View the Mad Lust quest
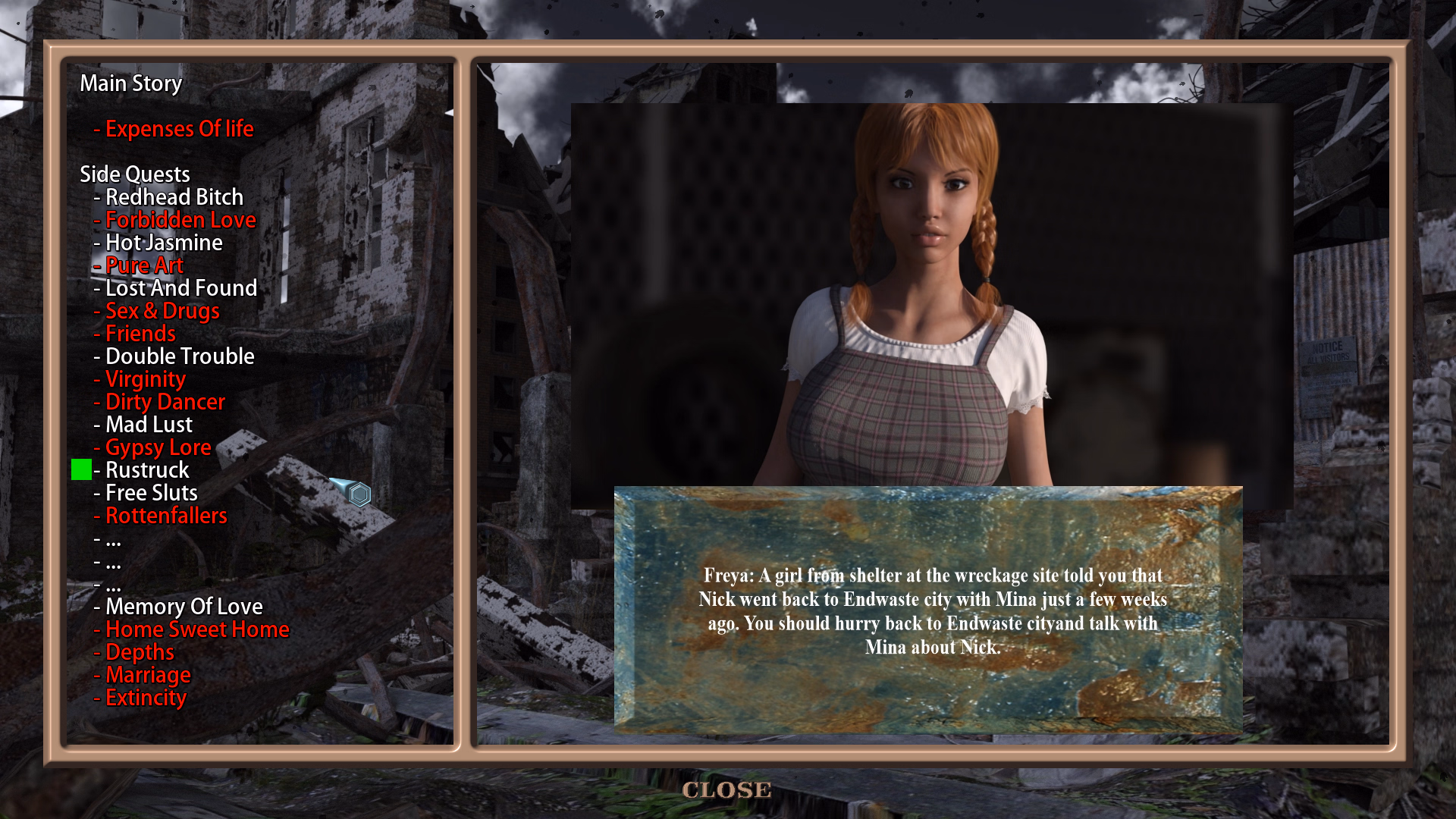 149,425
